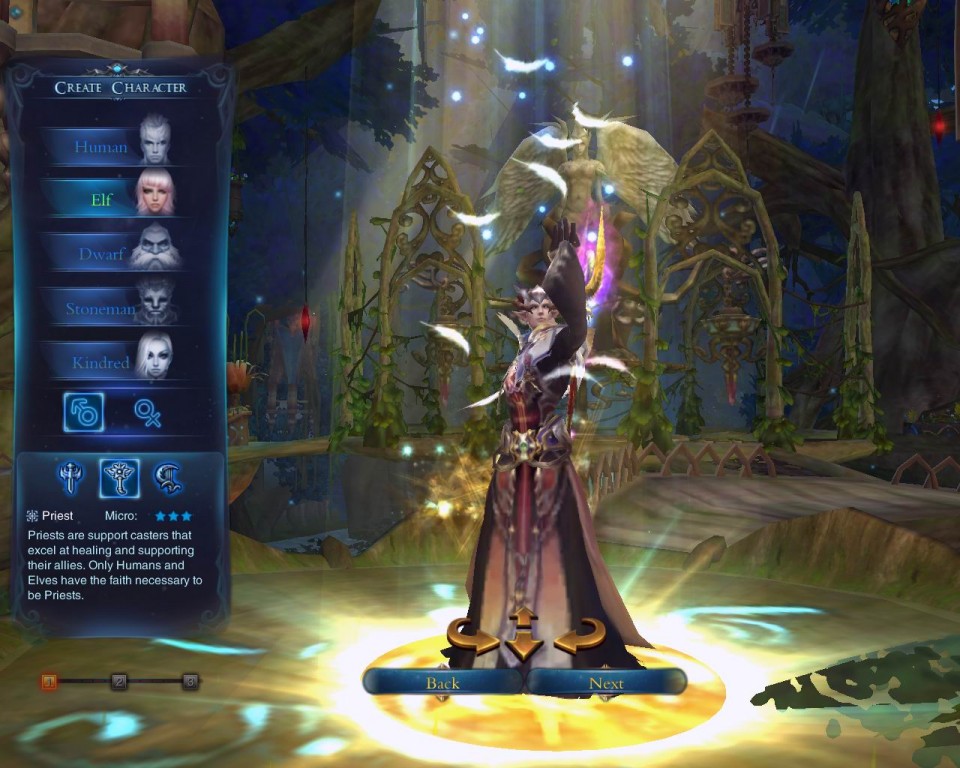
Task: Pick the Dwarf race
Action: pyautogui.click(x=110, y=253)
